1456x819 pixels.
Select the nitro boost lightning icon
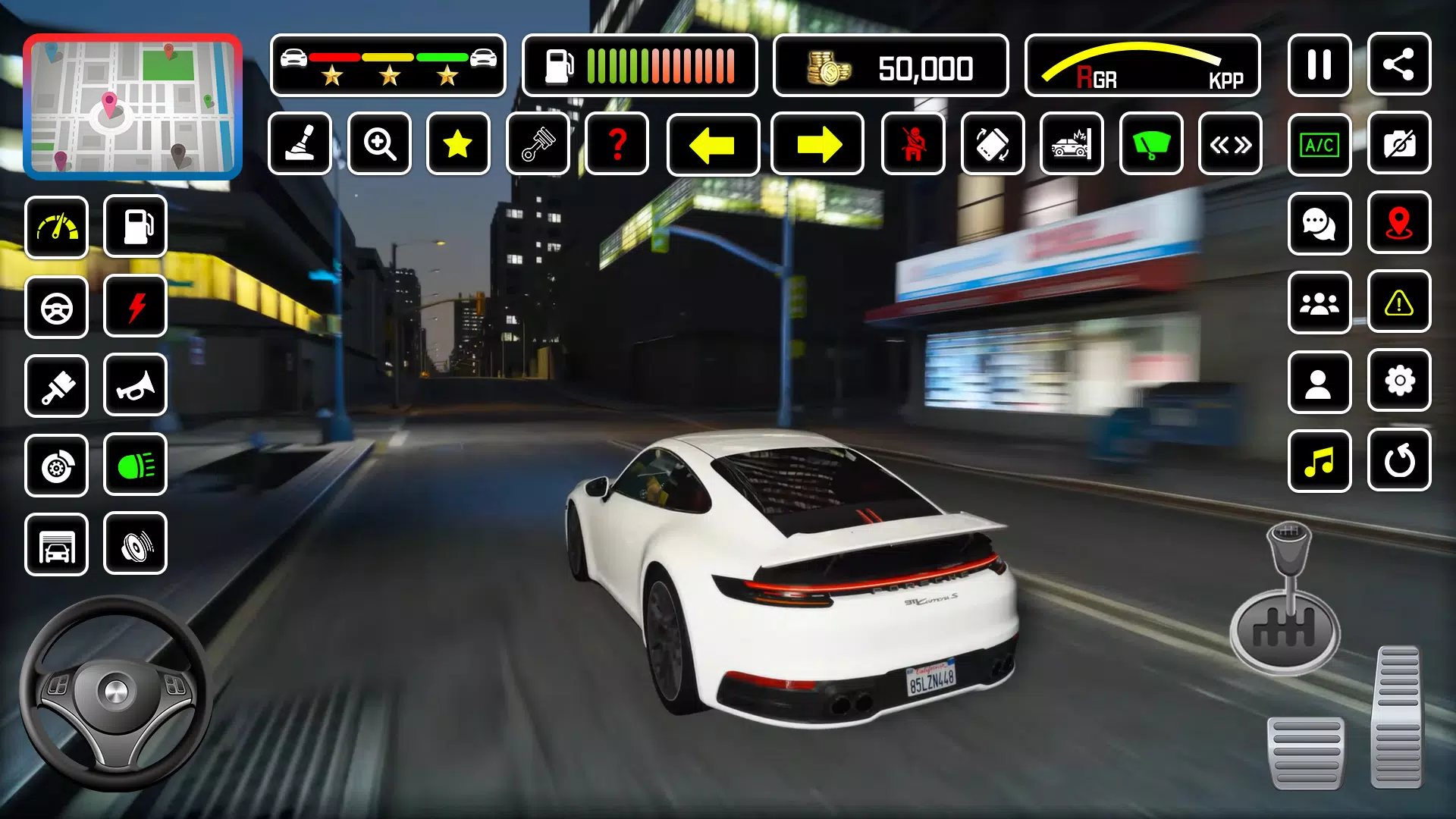[x=135, y=306]
